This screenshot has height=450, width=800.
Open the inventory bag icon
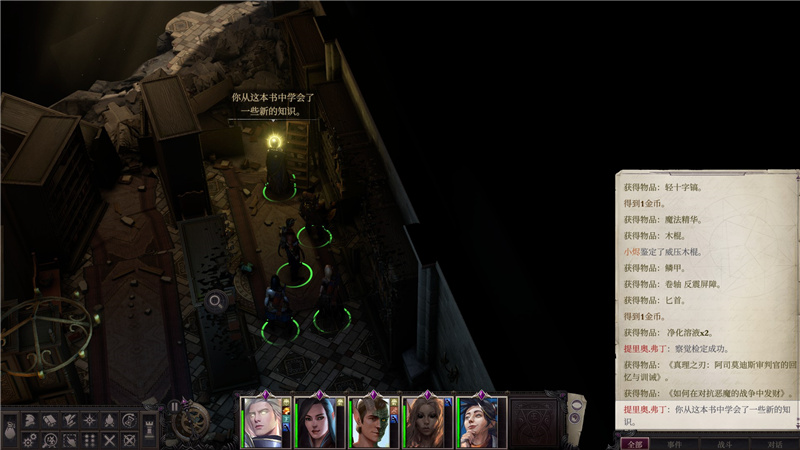pyautogui.click(x=9, y=432)
